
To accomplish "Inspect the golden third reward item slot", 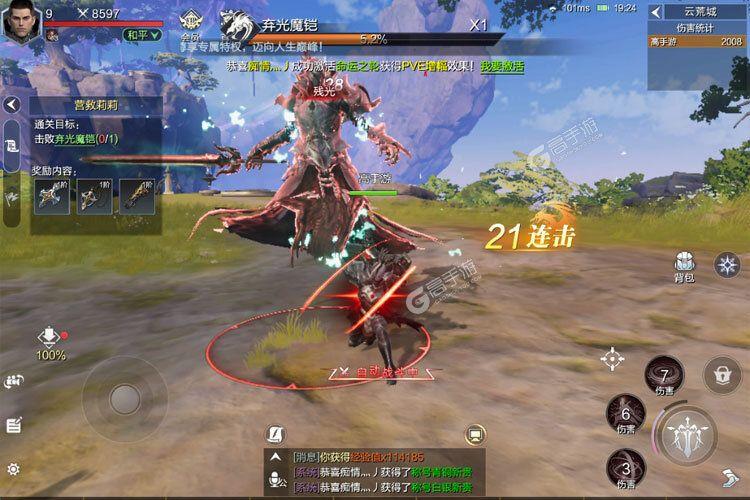I will [x=137, y=196].
